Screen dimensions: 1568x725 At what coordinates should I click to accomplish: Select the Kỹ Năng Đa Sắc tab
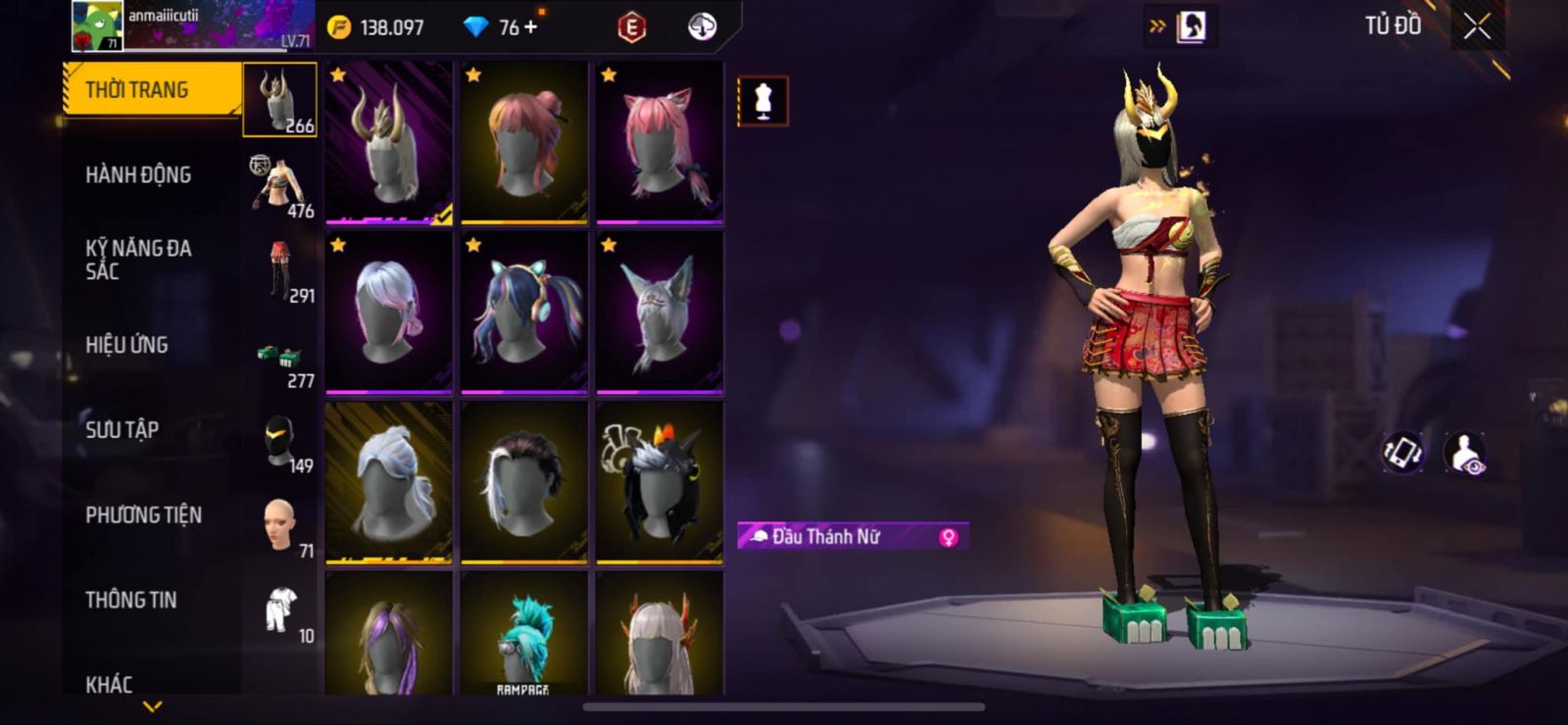click(138, 260)
